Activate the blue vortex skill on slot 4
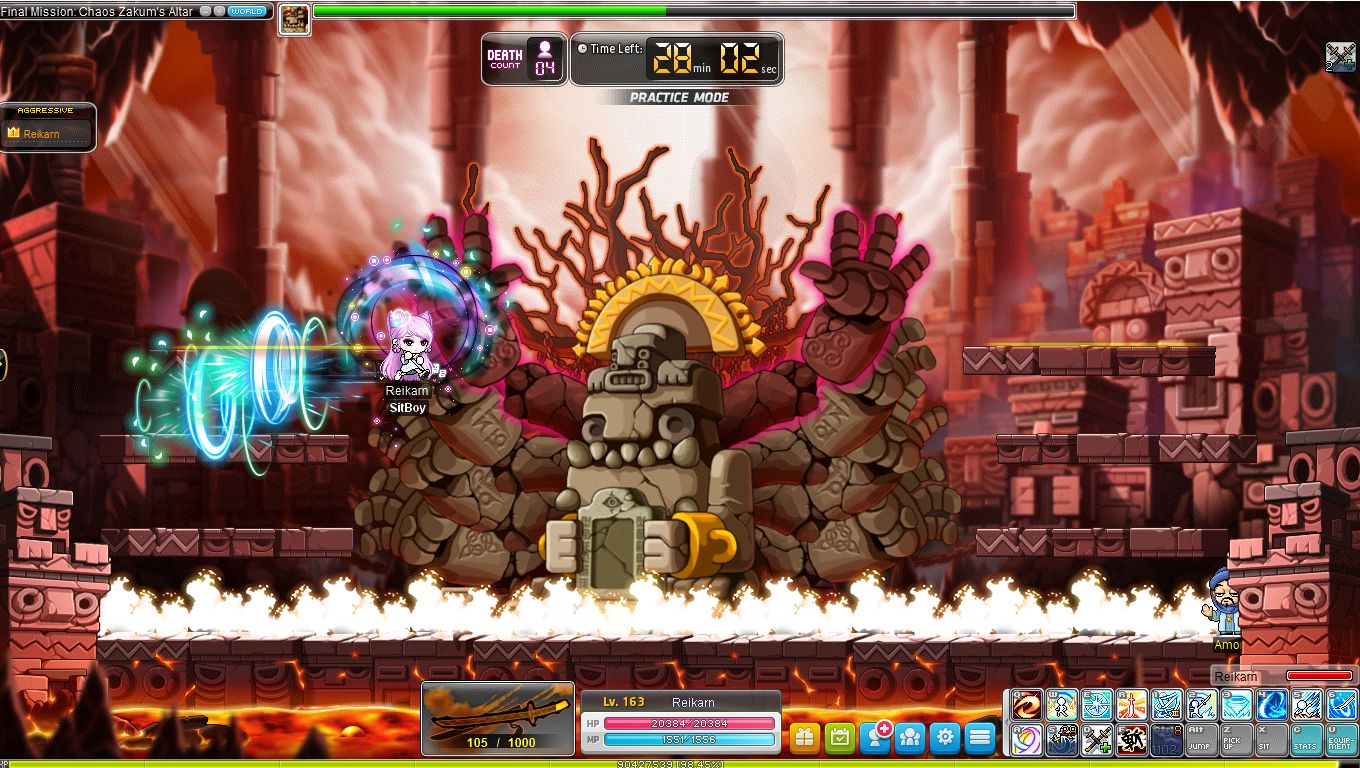 coord(1271,705)
